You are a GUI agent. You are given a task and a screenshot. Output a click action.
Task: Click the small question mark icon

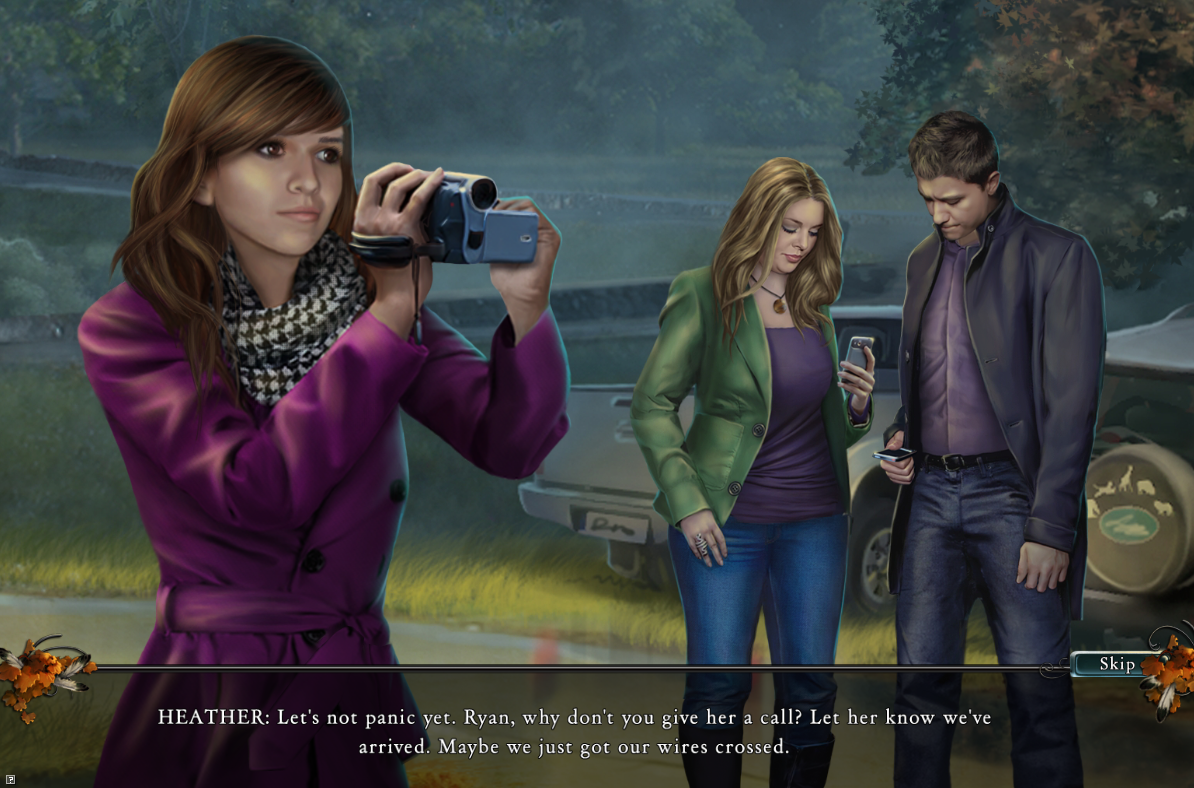[9, 777]
